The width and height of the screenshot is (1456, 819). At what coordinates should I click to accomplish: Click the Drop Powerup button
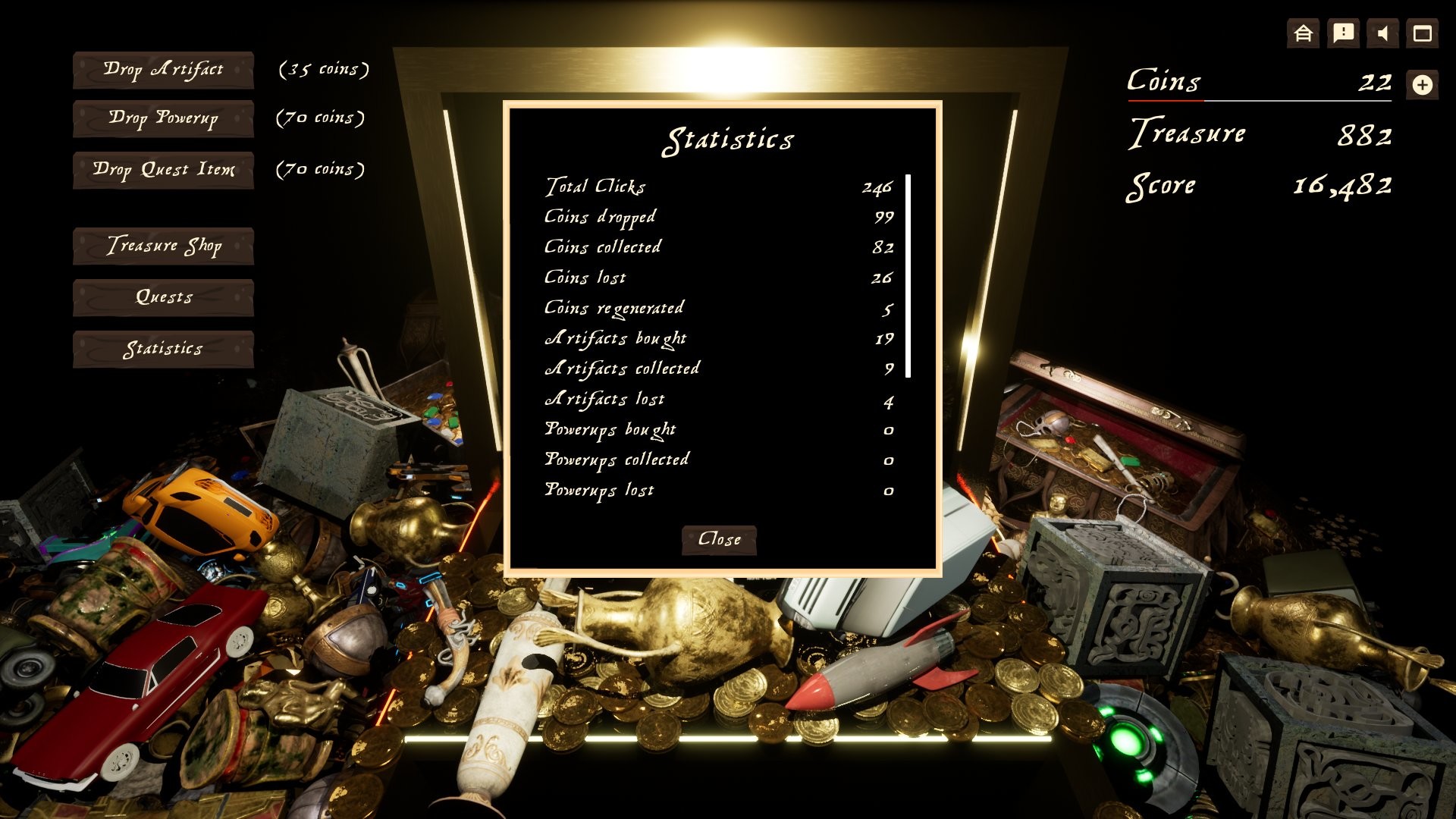(x=162, y=119)
